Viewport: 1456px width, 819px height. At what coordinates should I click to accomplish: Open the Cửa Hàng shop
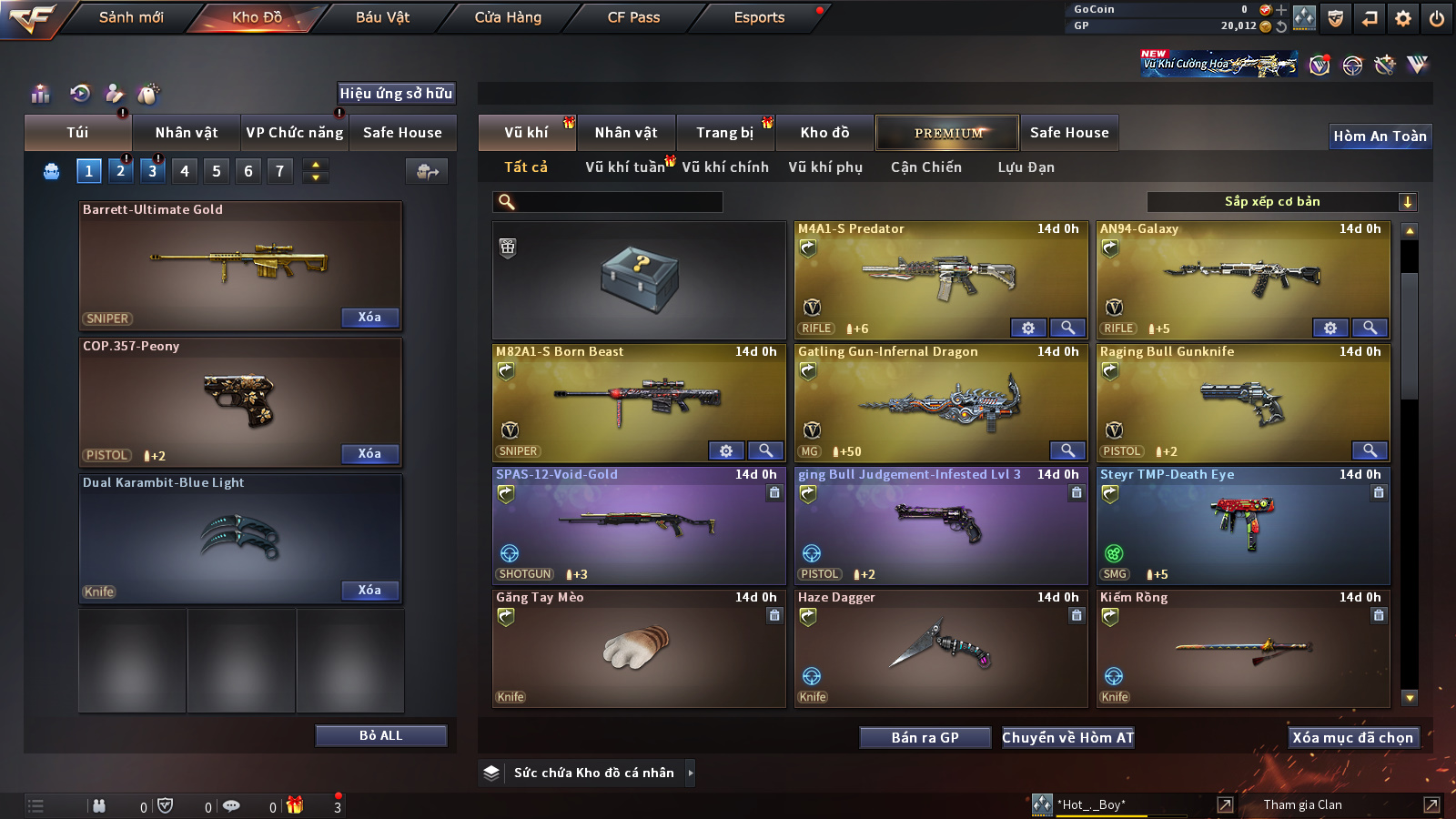pos(508,17)
